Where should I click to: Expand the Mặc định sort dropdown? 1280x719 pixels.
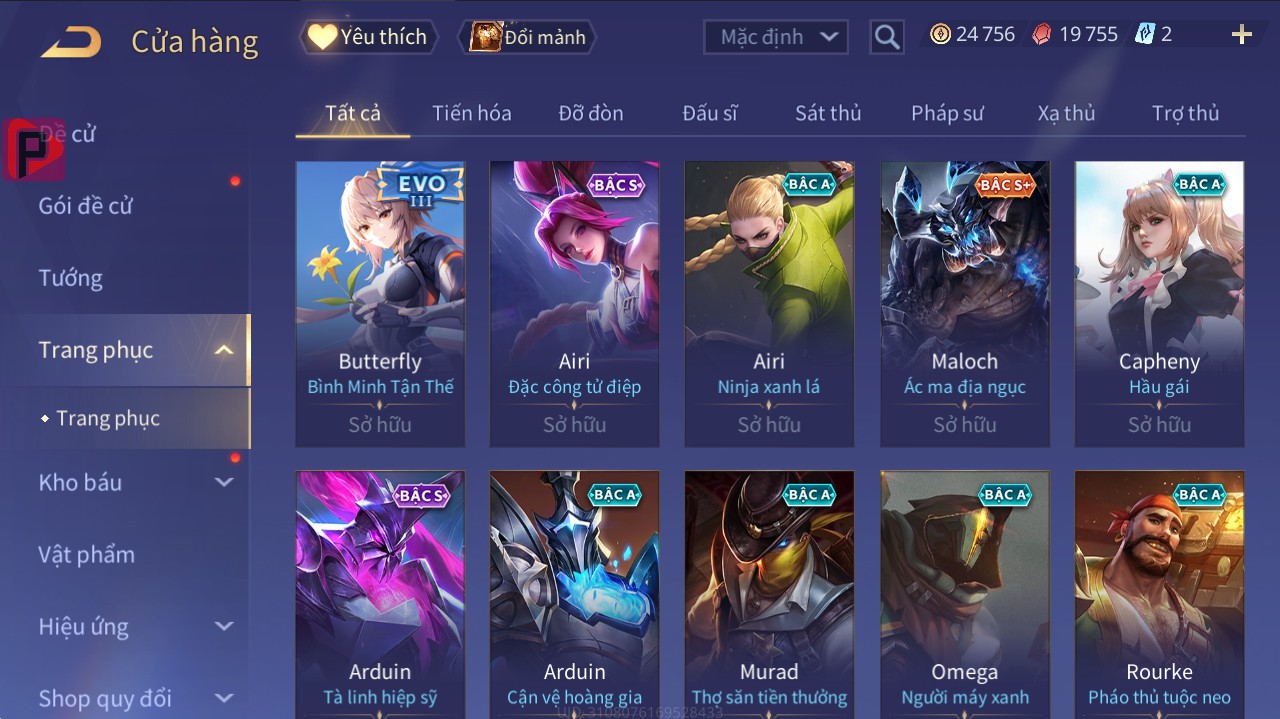(x=776, y=37)
